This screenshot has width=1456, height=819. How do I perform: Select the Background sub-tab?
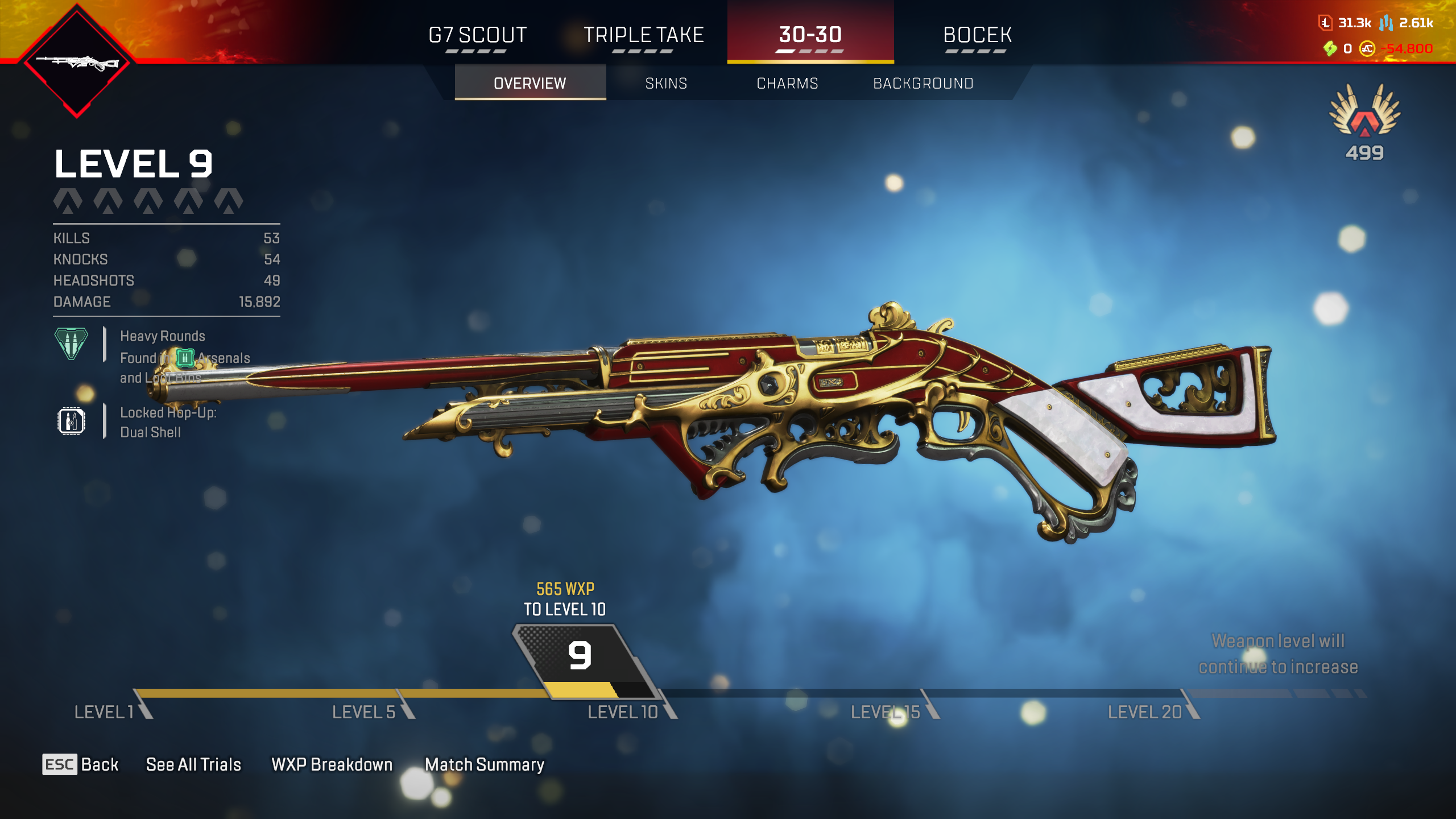coord(923,84)
